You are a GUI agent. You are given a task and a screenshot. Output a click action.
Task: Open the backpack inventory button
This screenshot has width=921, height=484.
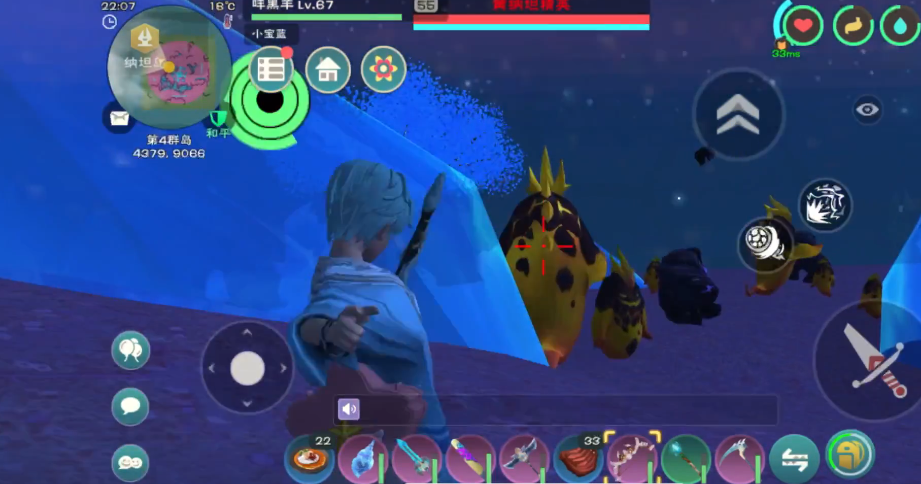click(851, 456)
